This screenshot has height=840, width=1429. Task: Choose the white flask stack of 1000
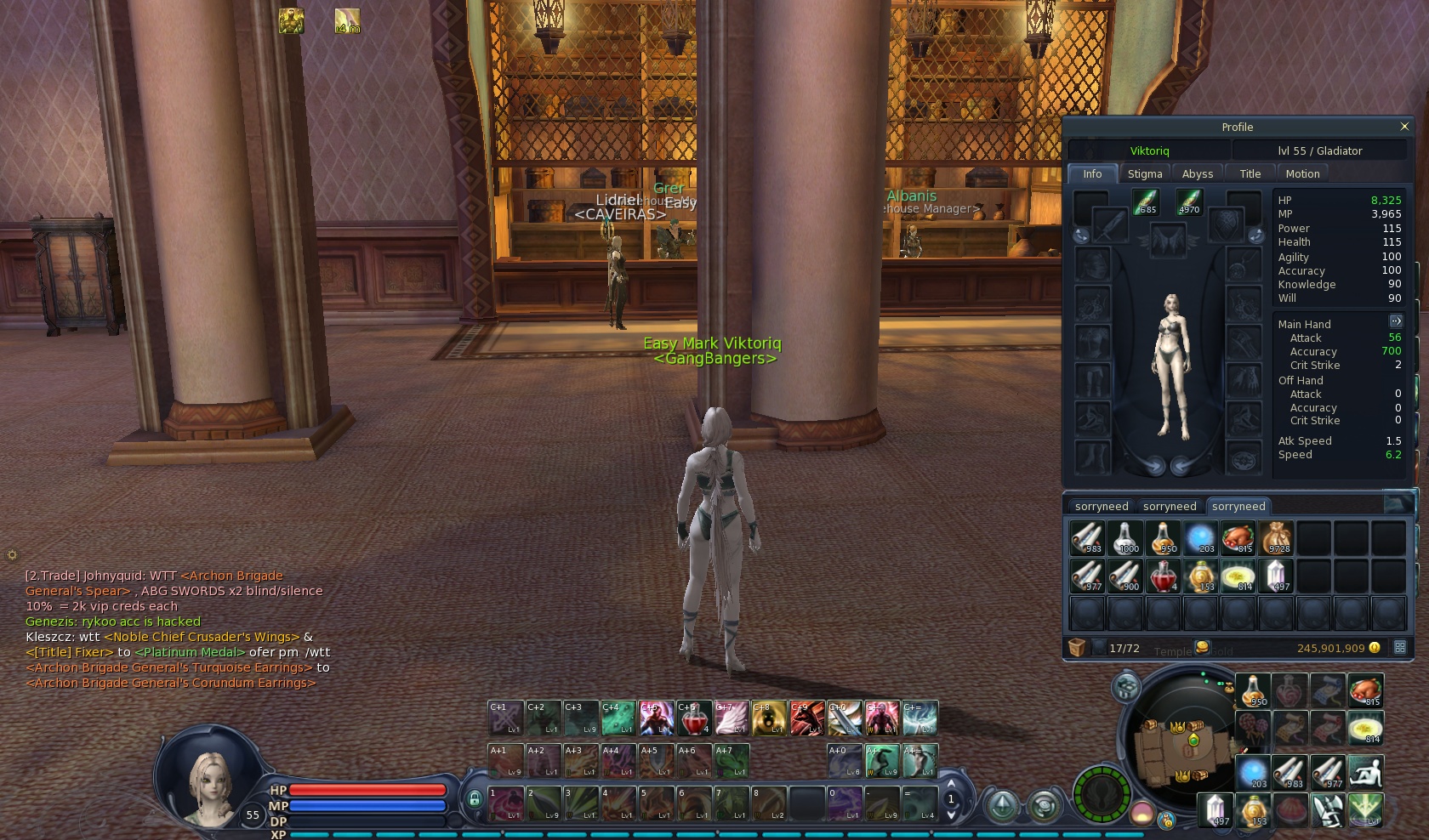click(x=1125, y=538)
